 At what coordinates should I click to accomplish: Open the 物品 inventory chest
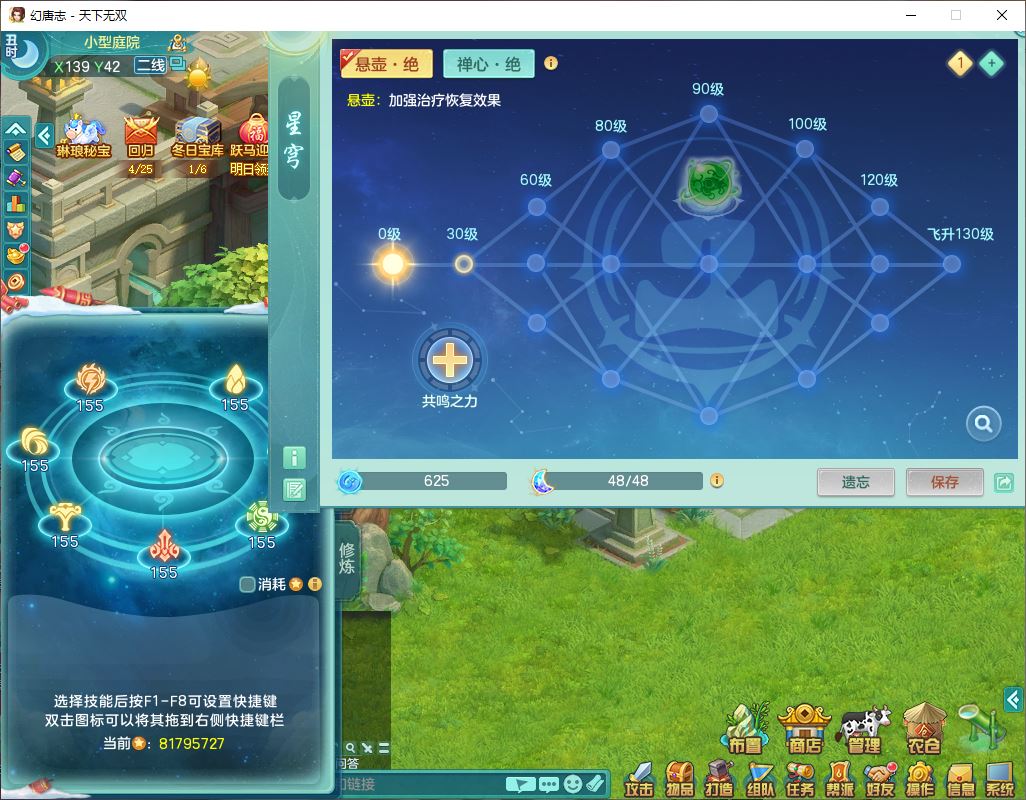coord(679,778)
